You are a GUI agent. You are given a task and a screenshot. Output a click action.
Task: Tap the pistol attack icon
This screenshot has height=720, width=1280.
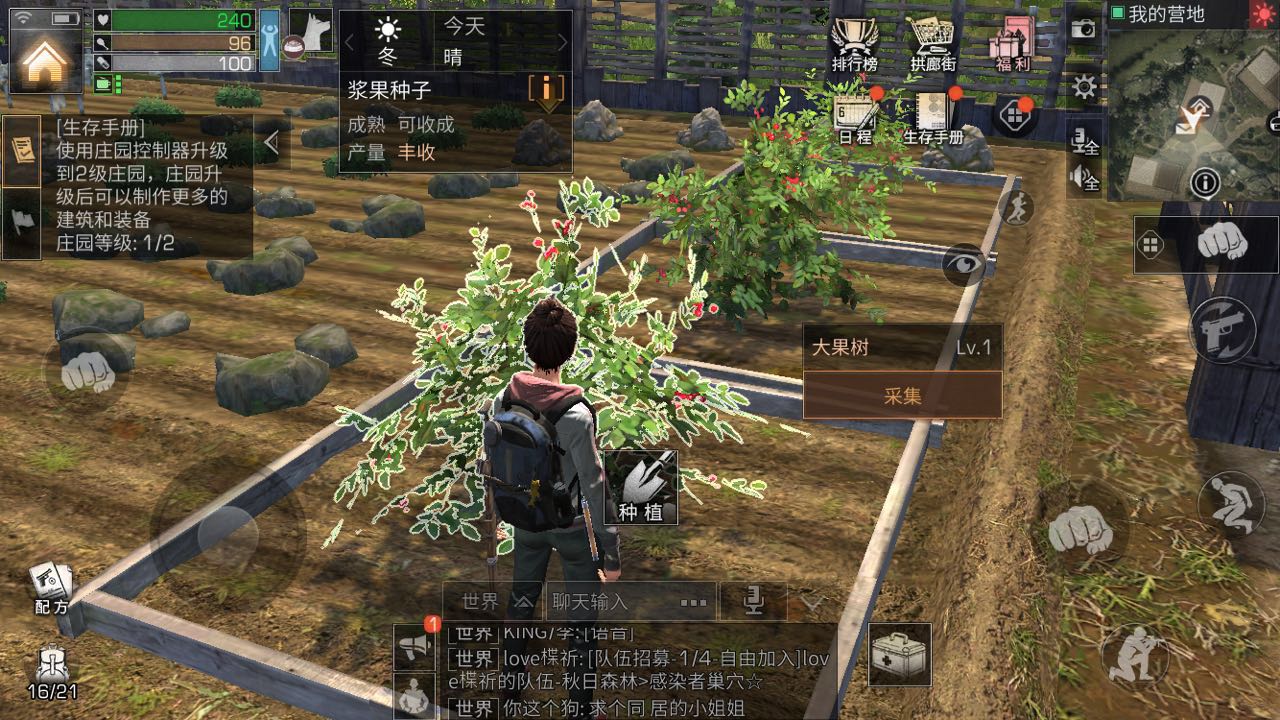pyautogui.click(x=1222, y=328)
